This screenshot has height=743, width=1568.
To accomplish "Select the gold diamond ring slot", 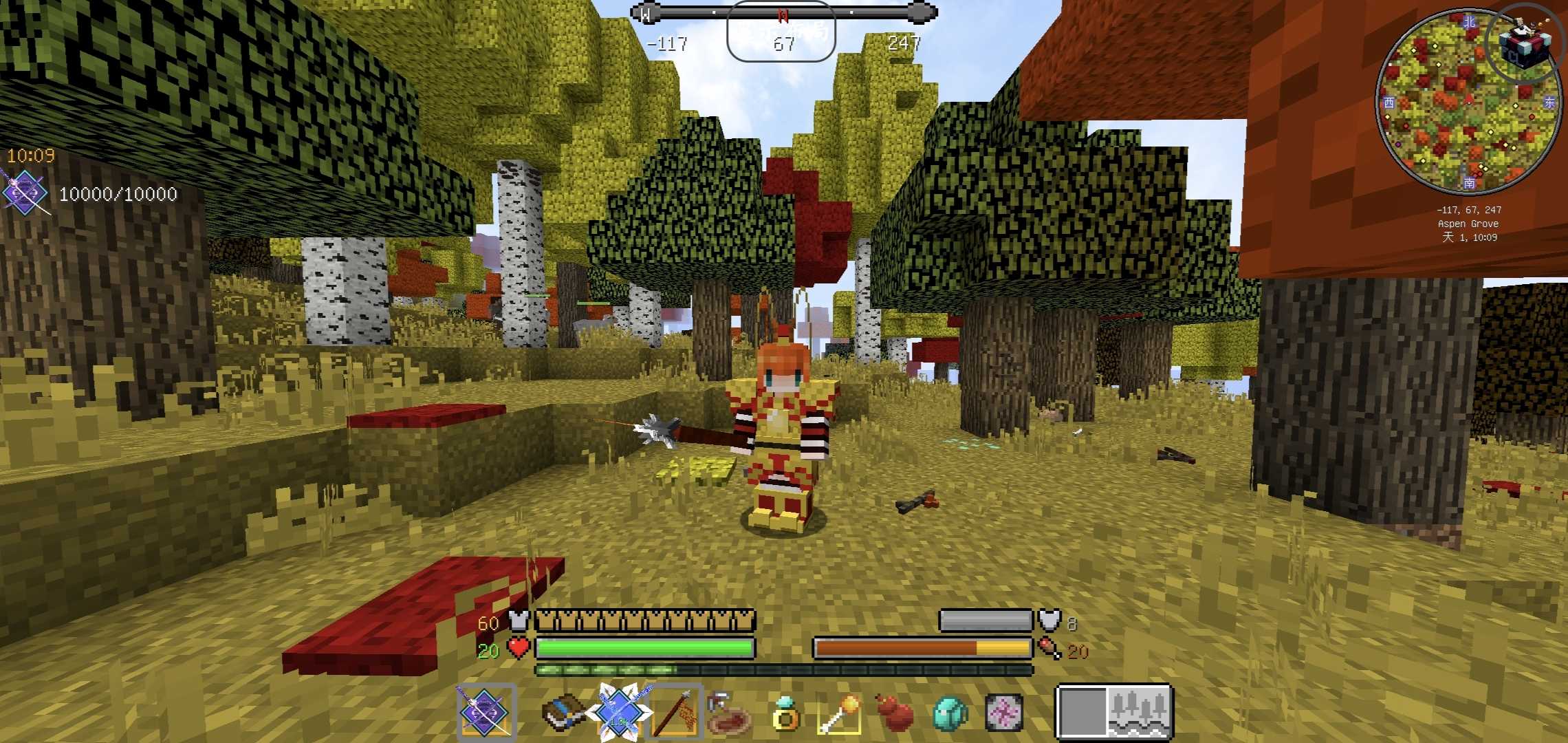I will (x=785, y=714).
